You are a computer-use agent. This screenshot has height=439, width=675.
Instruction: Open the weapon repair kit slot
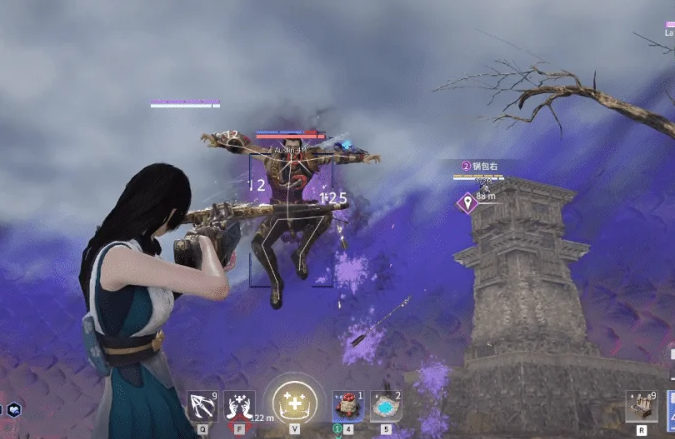[640, 405]
